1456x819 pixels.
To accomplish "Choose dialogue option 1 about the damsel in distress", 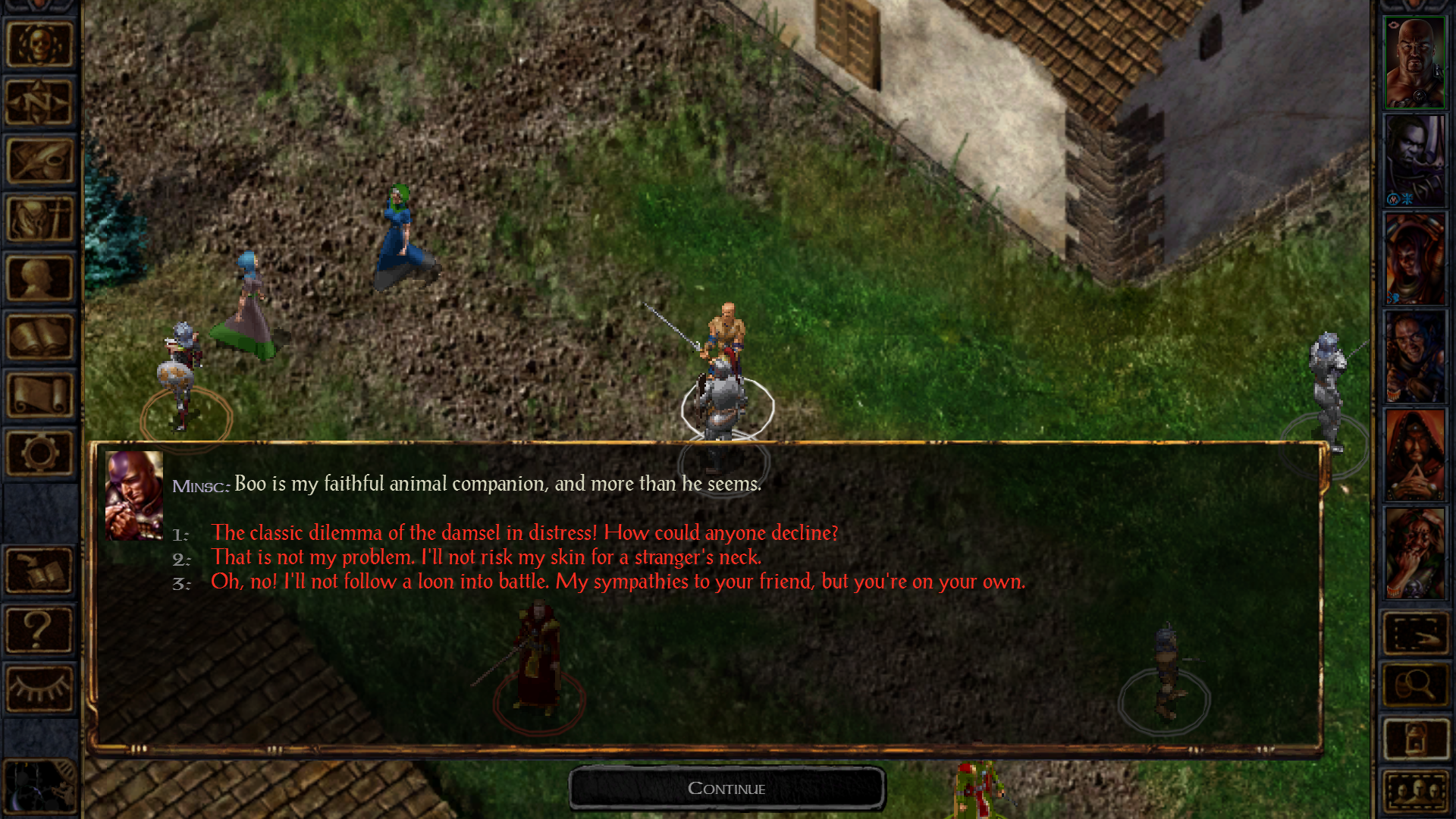I will click(x=525, y=533).
